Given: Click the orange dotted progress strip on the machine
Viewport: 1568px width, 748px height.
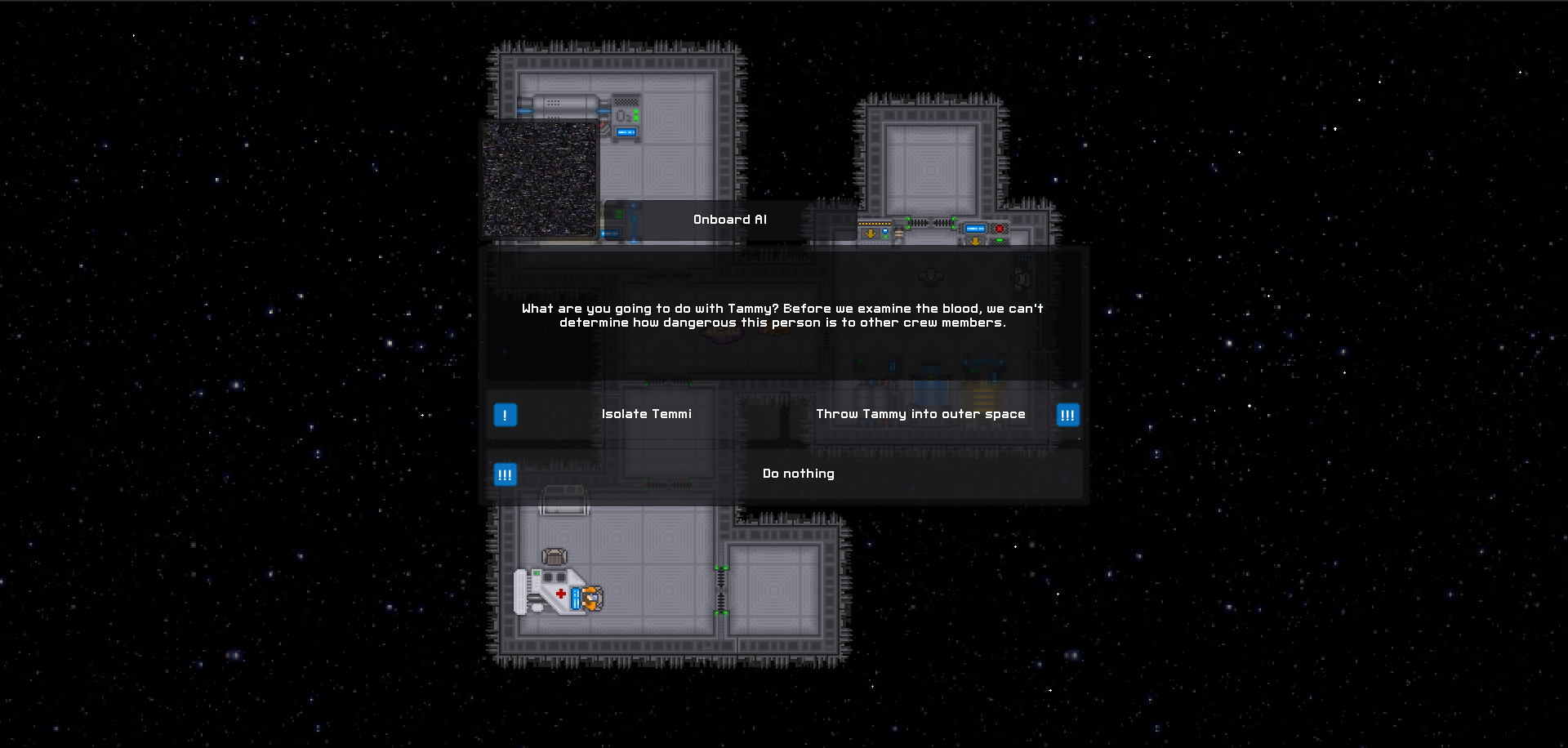Looking at the screenshot, I should (x=874, y=223).
